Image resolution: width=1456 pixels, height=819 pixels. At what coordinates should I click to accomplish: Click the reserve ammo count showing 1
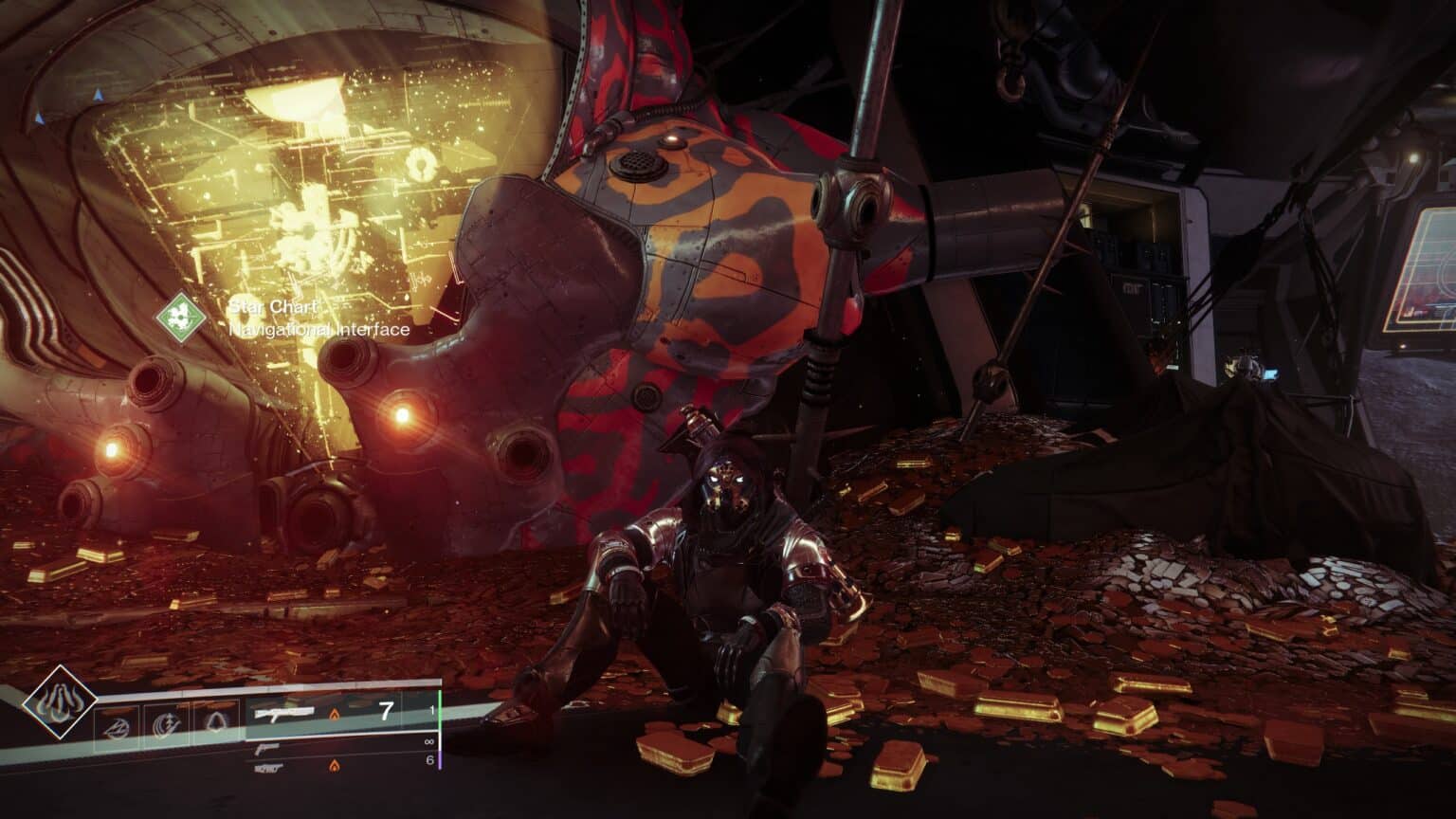pyautogui.click(x=432, y=710)
